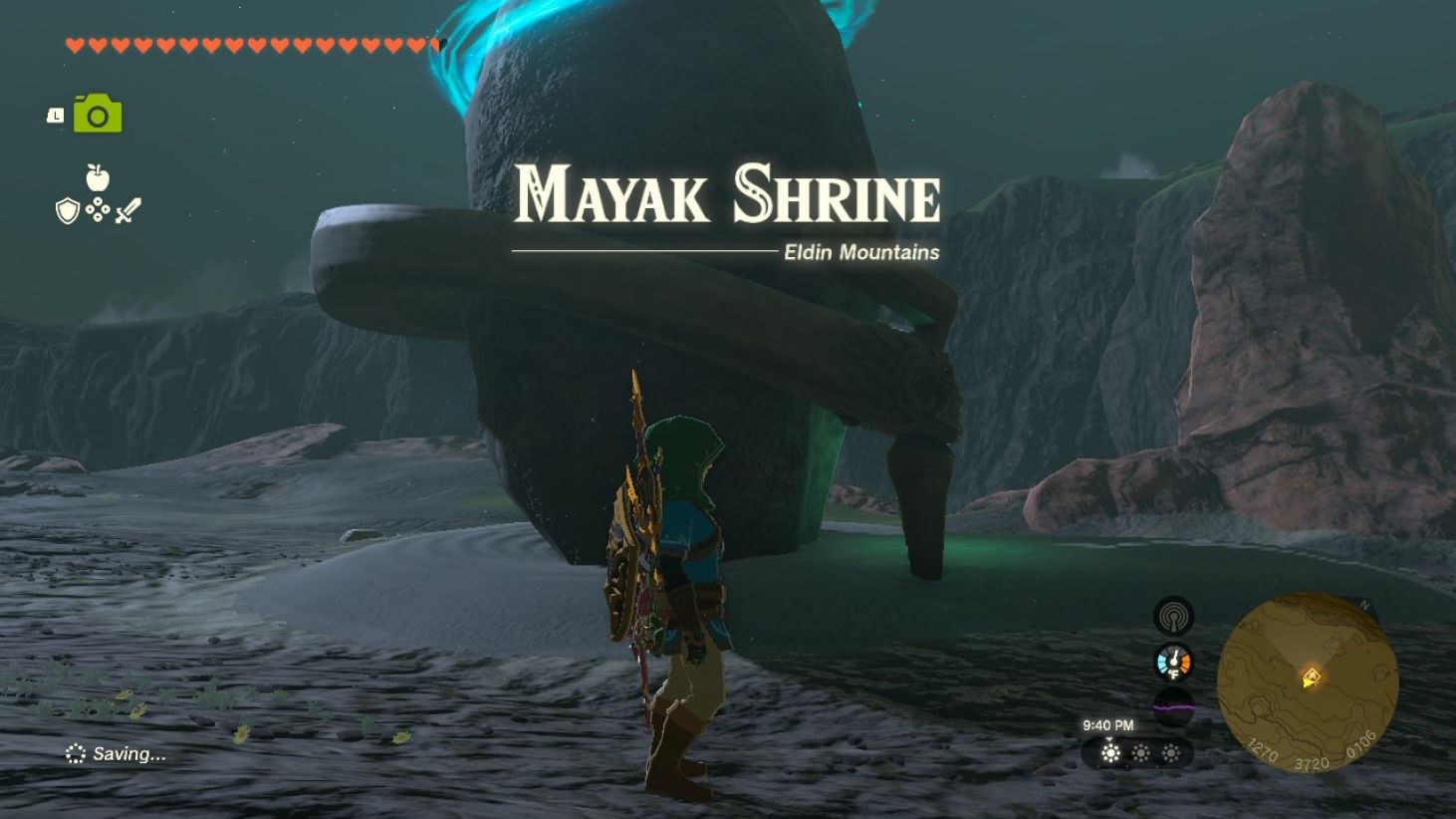Click the d-pad ability selector icon
Image resolution: width=1456 pixels, height=819 pixels.
pyautogui.click(x=96, y=211)
